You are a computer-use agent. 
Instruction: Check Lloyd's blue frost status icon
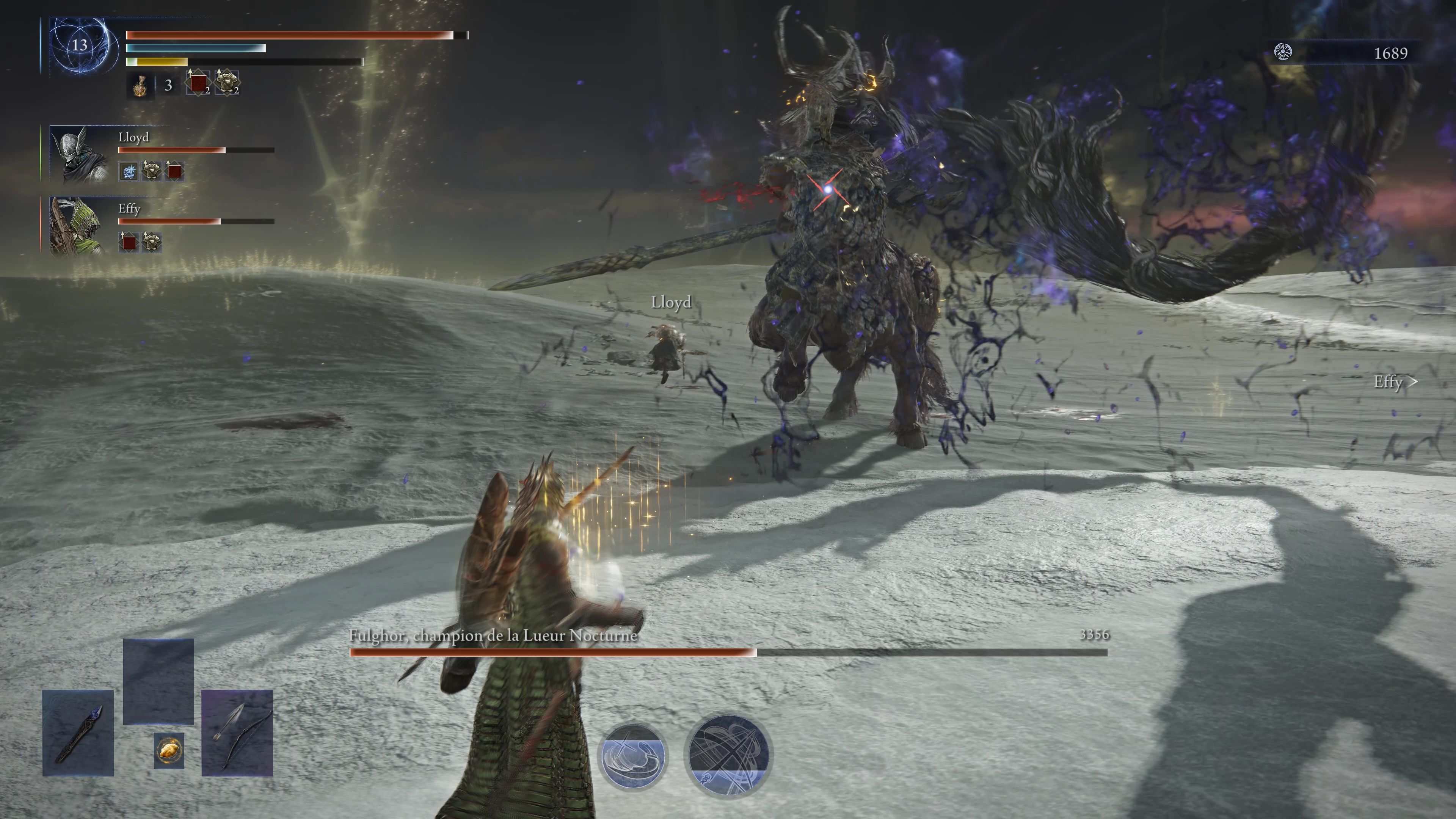(129, 171)
